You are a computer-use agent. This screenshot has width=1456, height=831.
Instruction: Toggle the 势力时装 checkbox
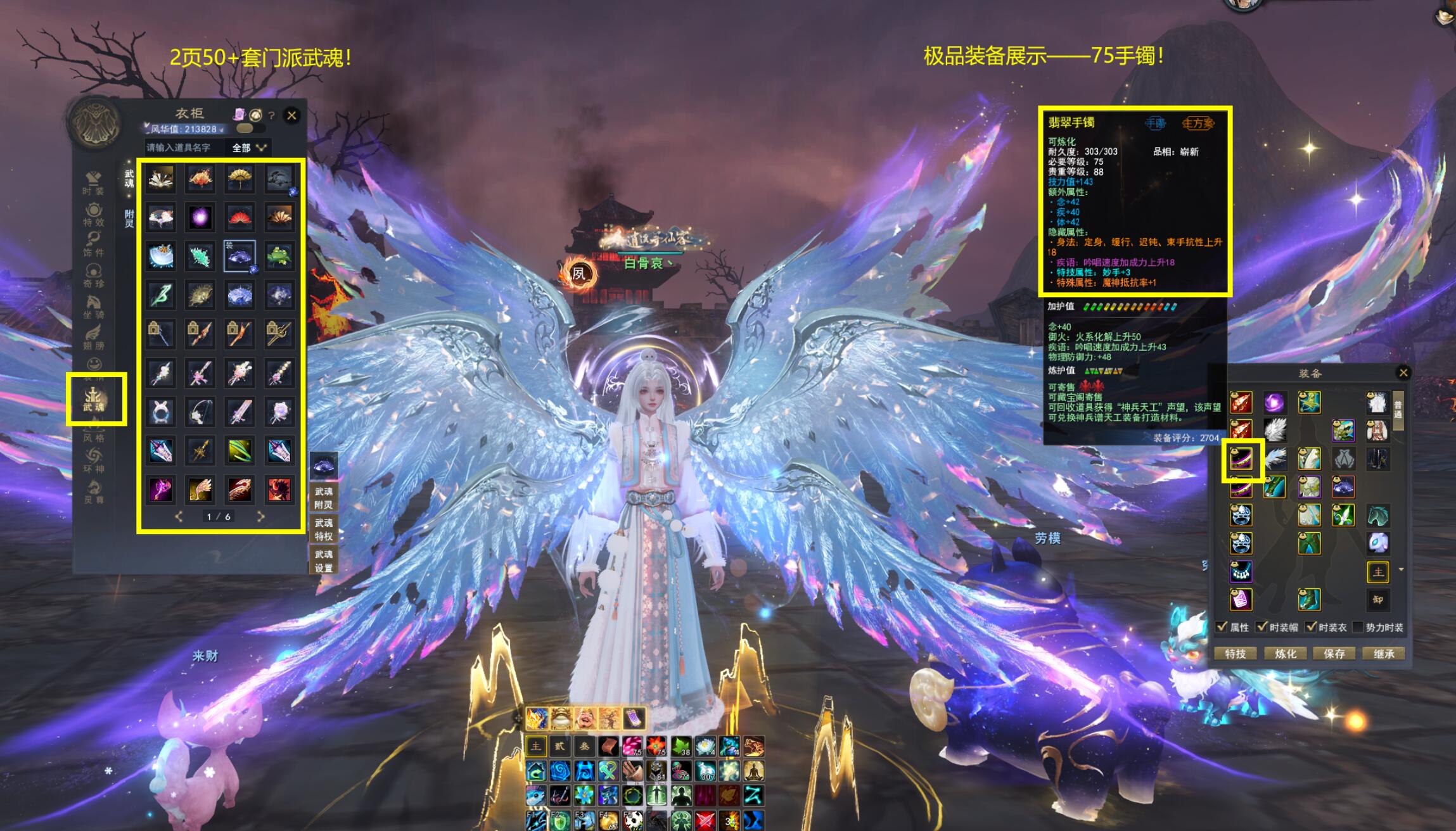point(1357,627)
